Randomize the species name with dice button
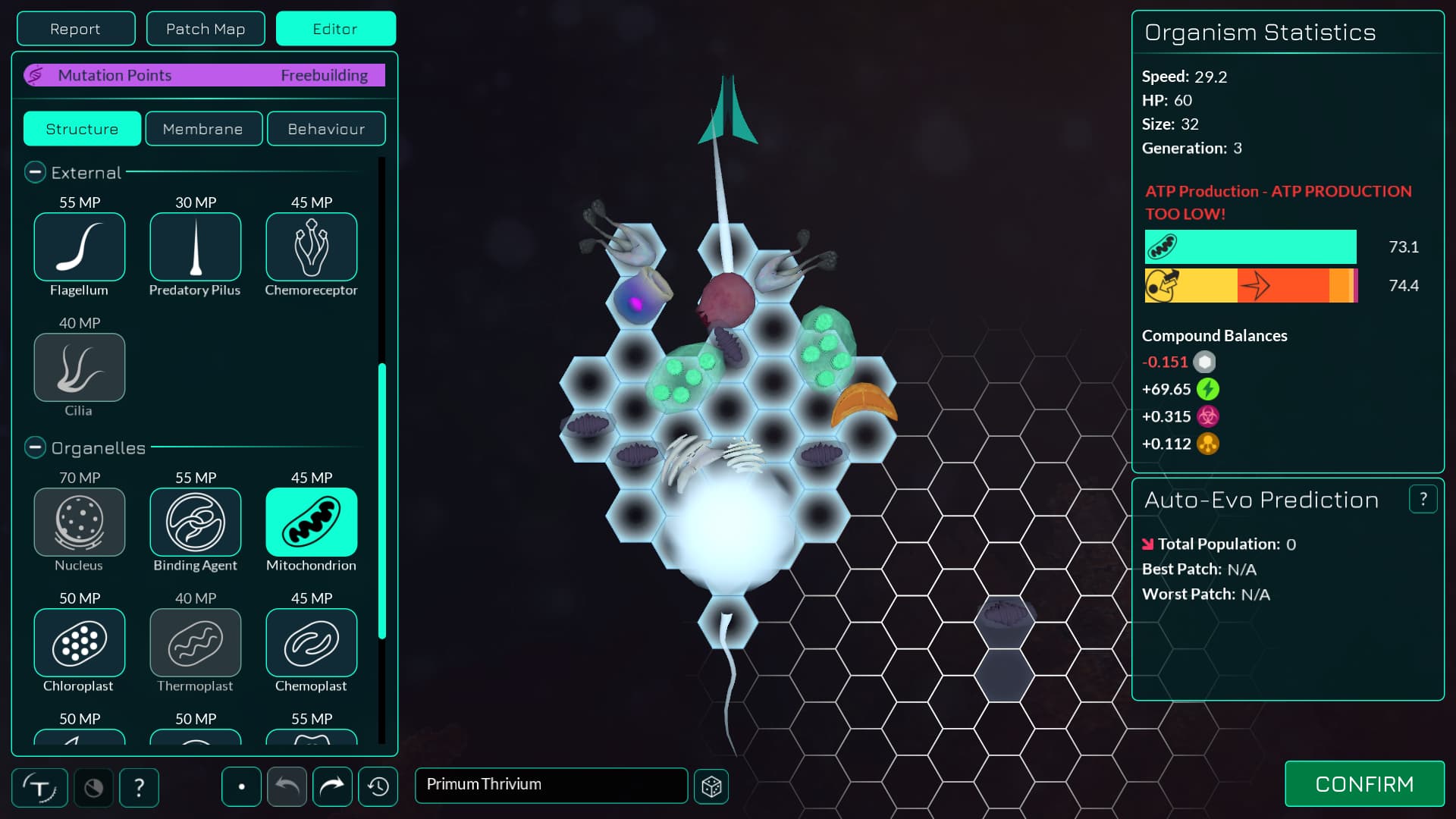1456x819 pixels. [711, 786]
